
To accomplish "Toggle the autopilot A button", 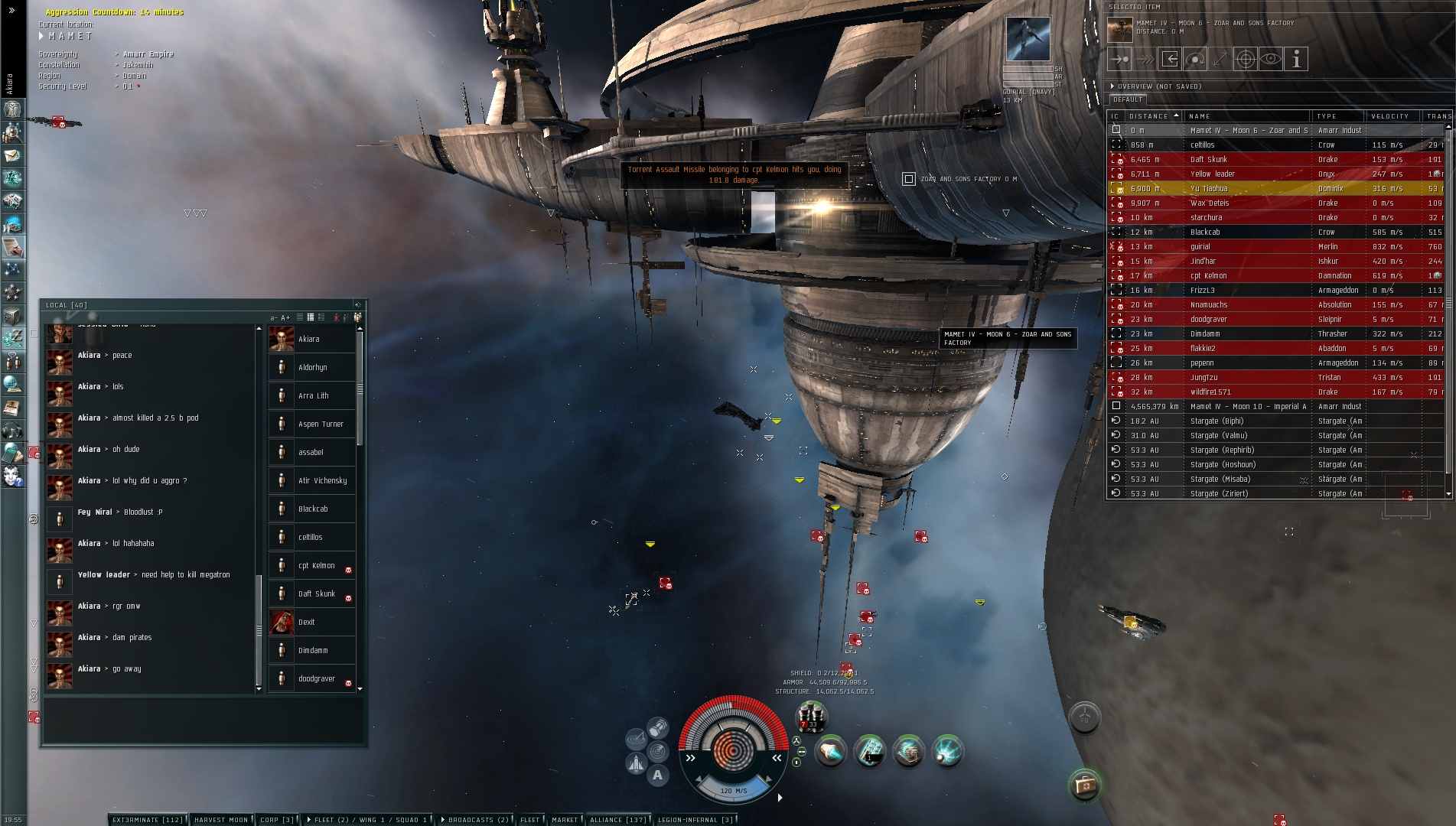I will pos(657,776).
